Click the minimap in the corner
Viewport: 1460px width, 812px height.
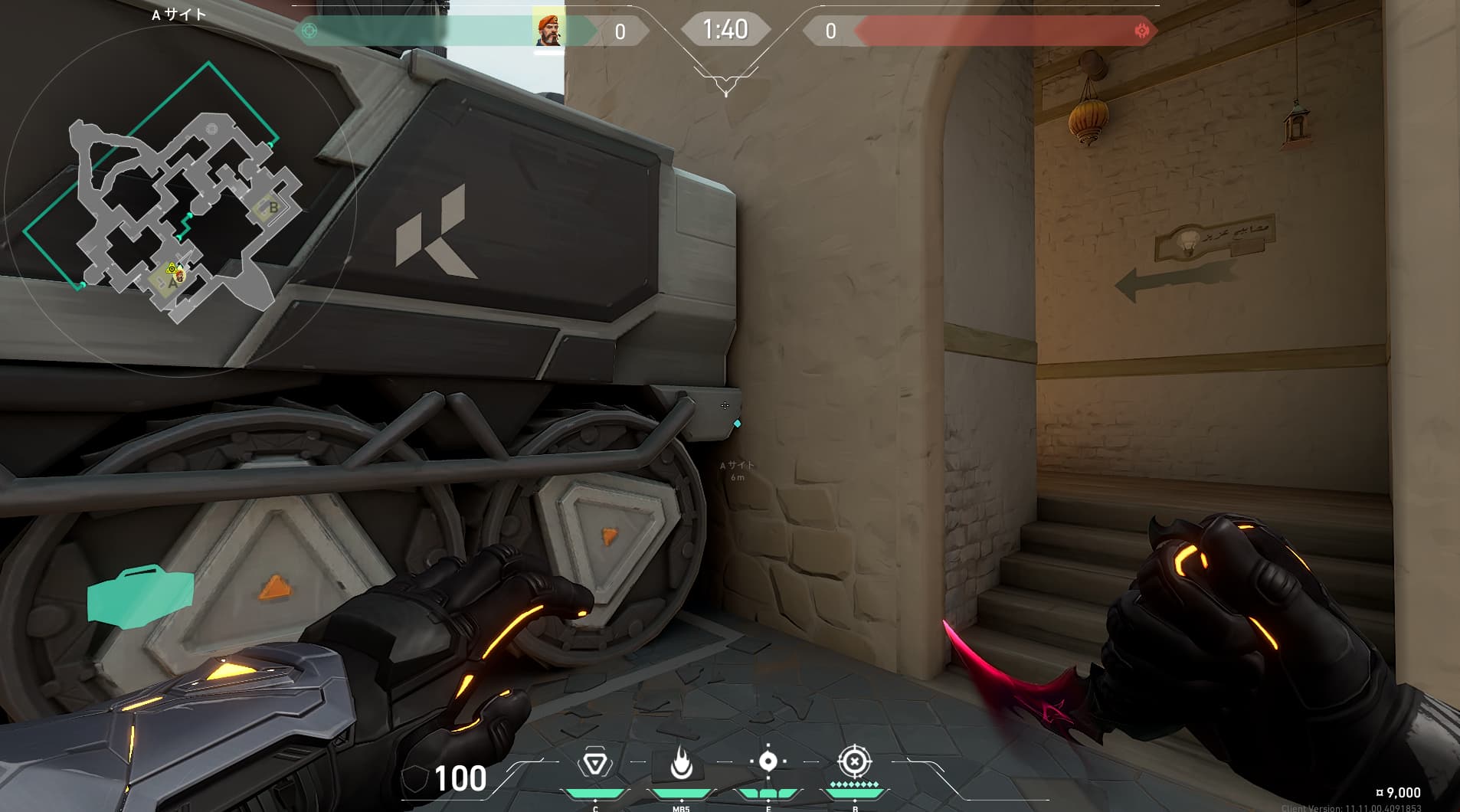(x=180, y=203)
